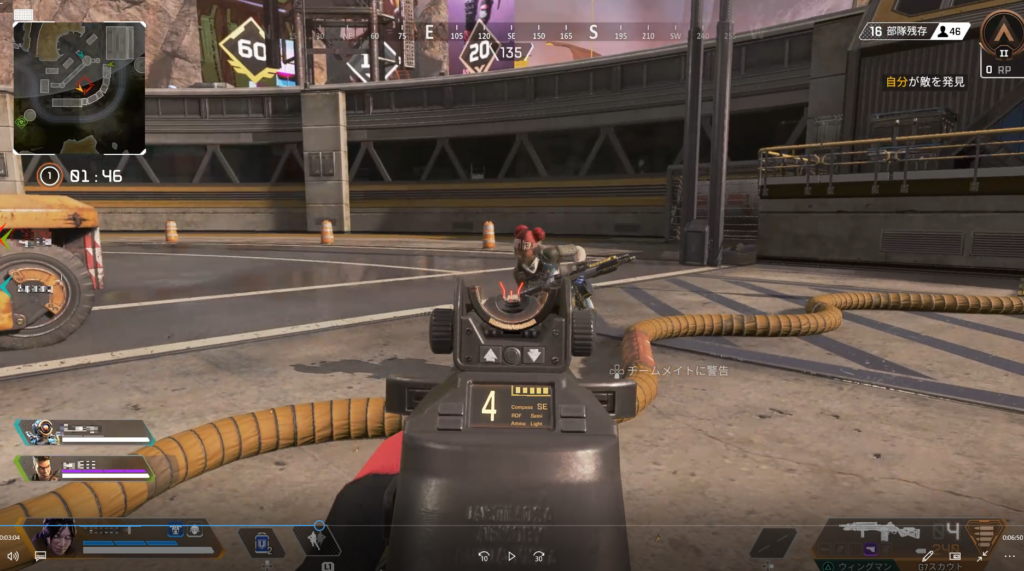
Task: Click the squads remaining counter
Action: point(892,32)
